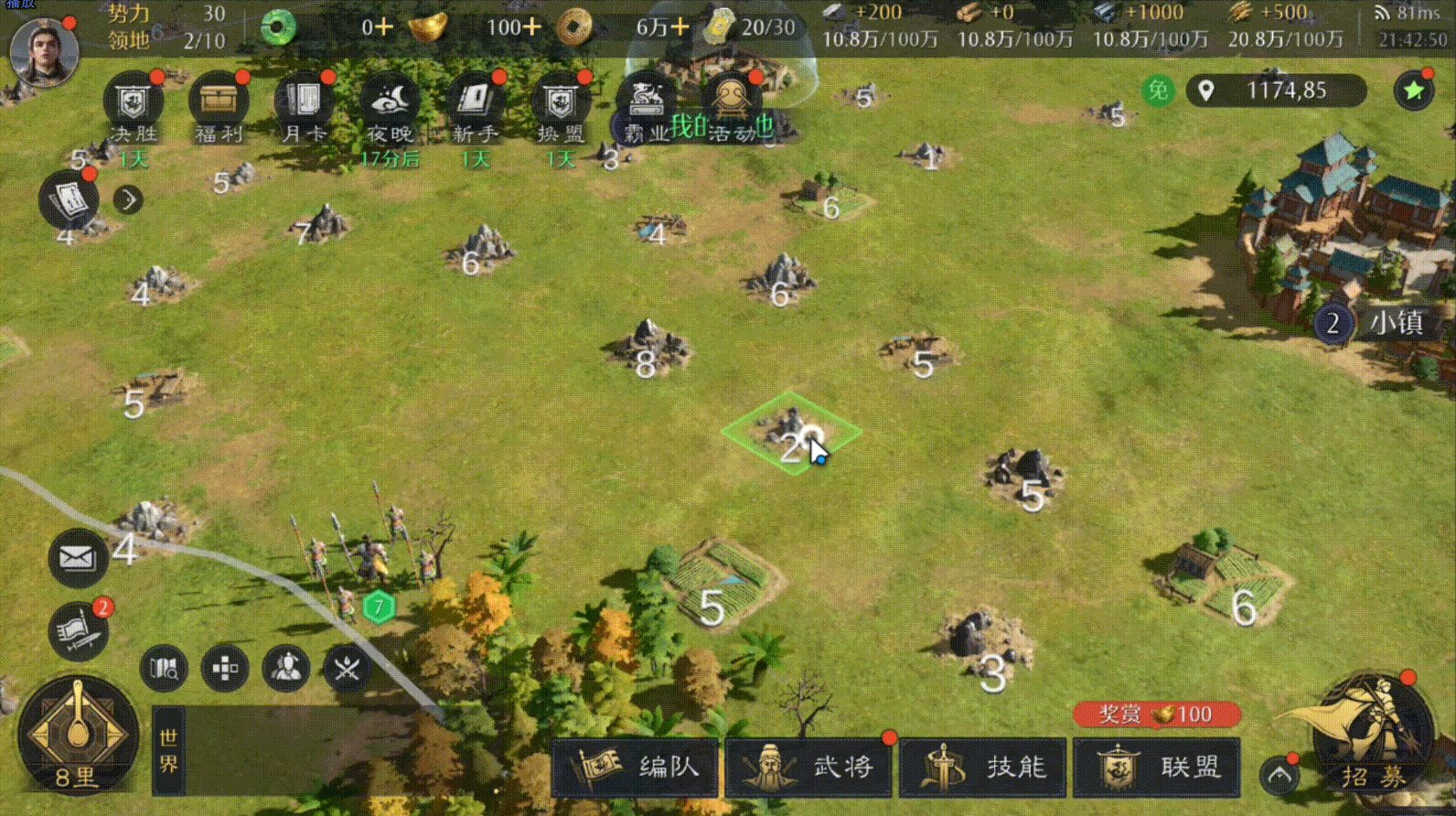This screenshot has width=1456, height=816.
Task: Open the 月卡 monthly card icon
Action: click(x=302, y=101)
